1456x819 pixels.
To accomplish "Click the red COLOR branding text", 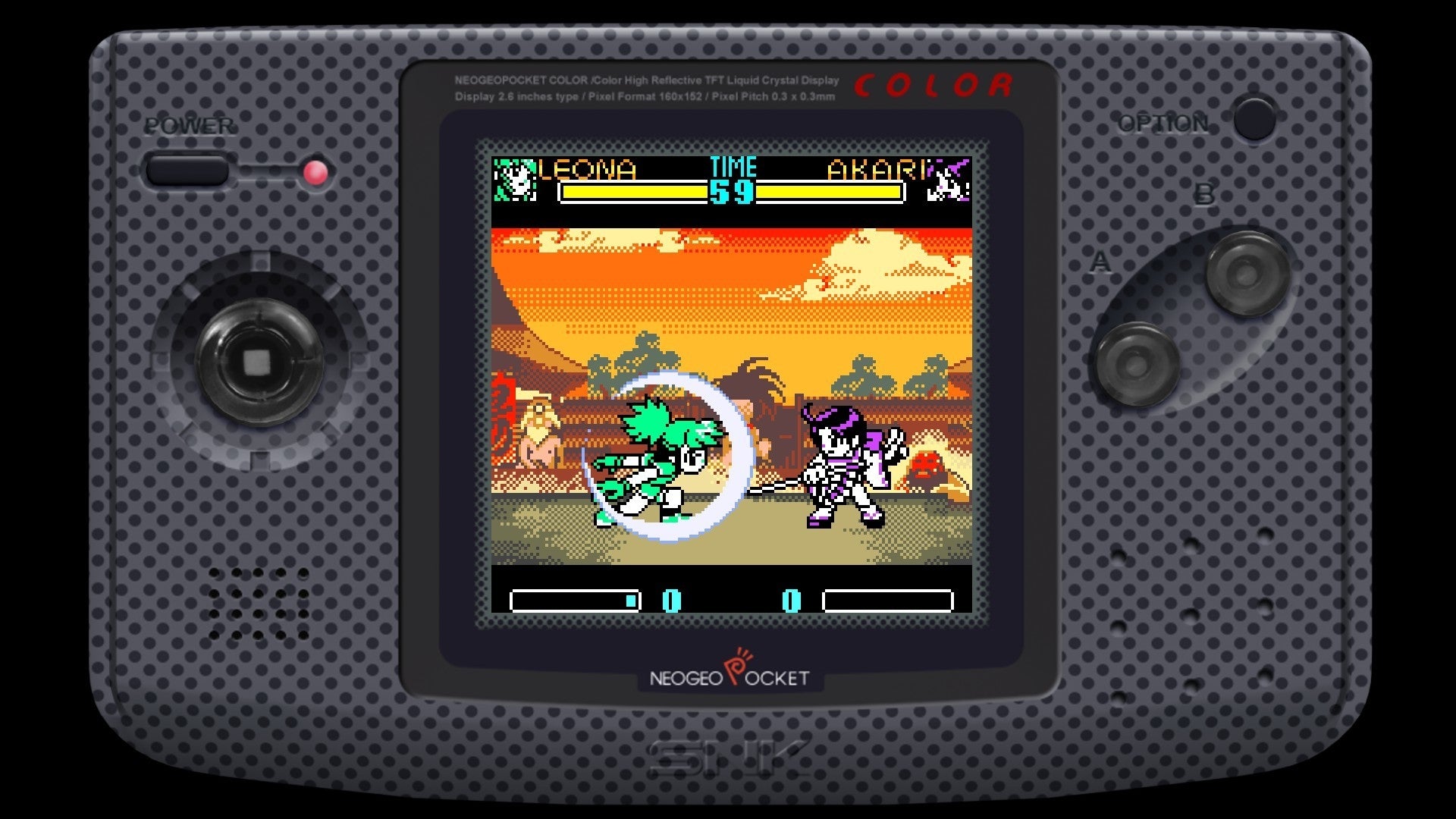I will pyautogui.click(x=937, y=85).
